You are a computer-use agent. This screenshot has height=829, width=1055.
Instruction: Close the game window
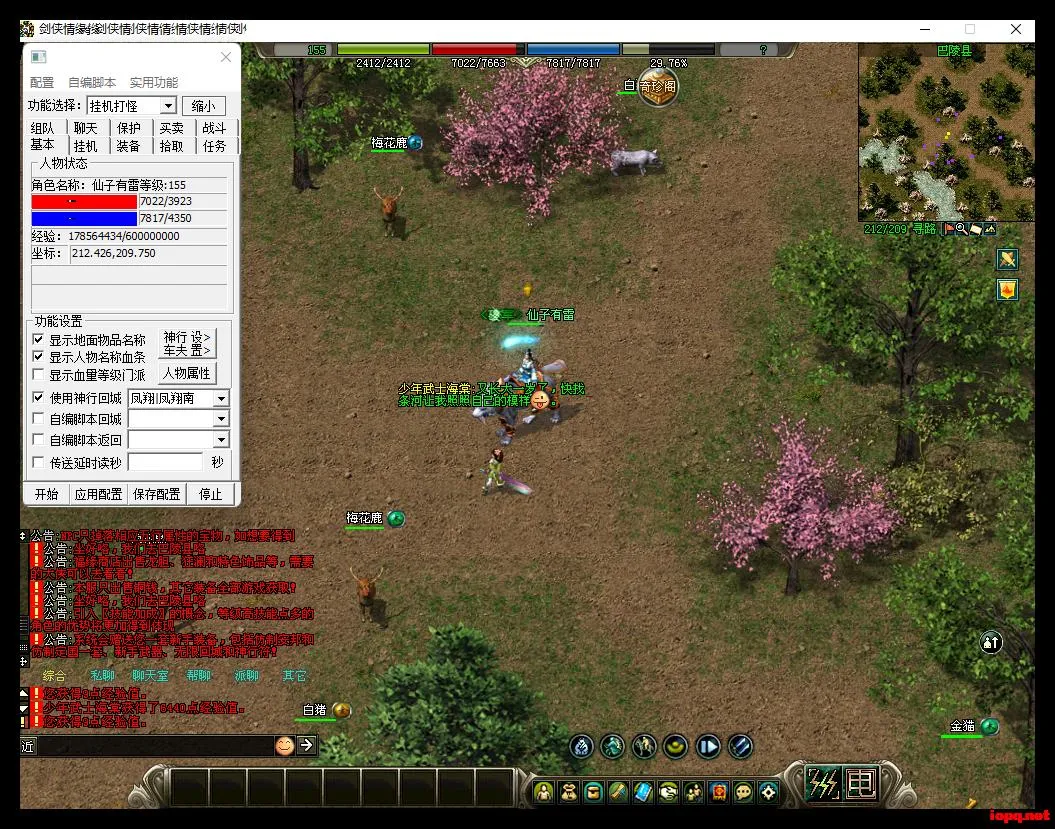[1016, 30]
